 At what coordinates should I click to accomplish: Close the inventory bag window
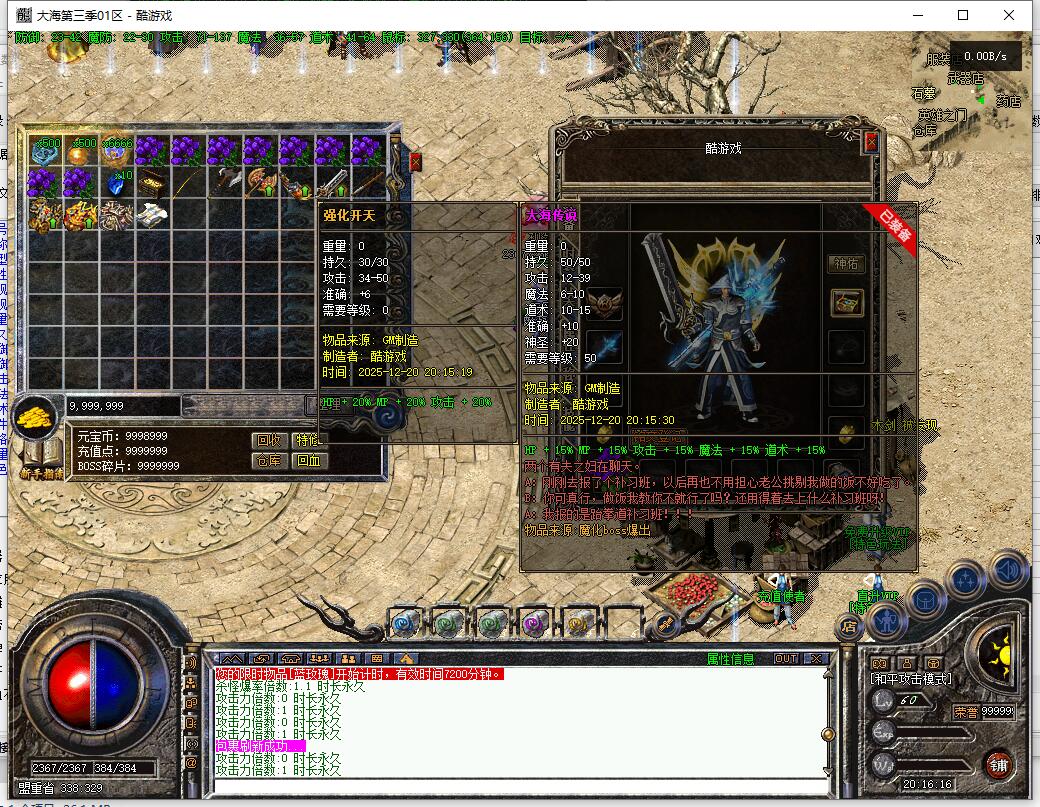pyautogui.click(x=415, y=161)
